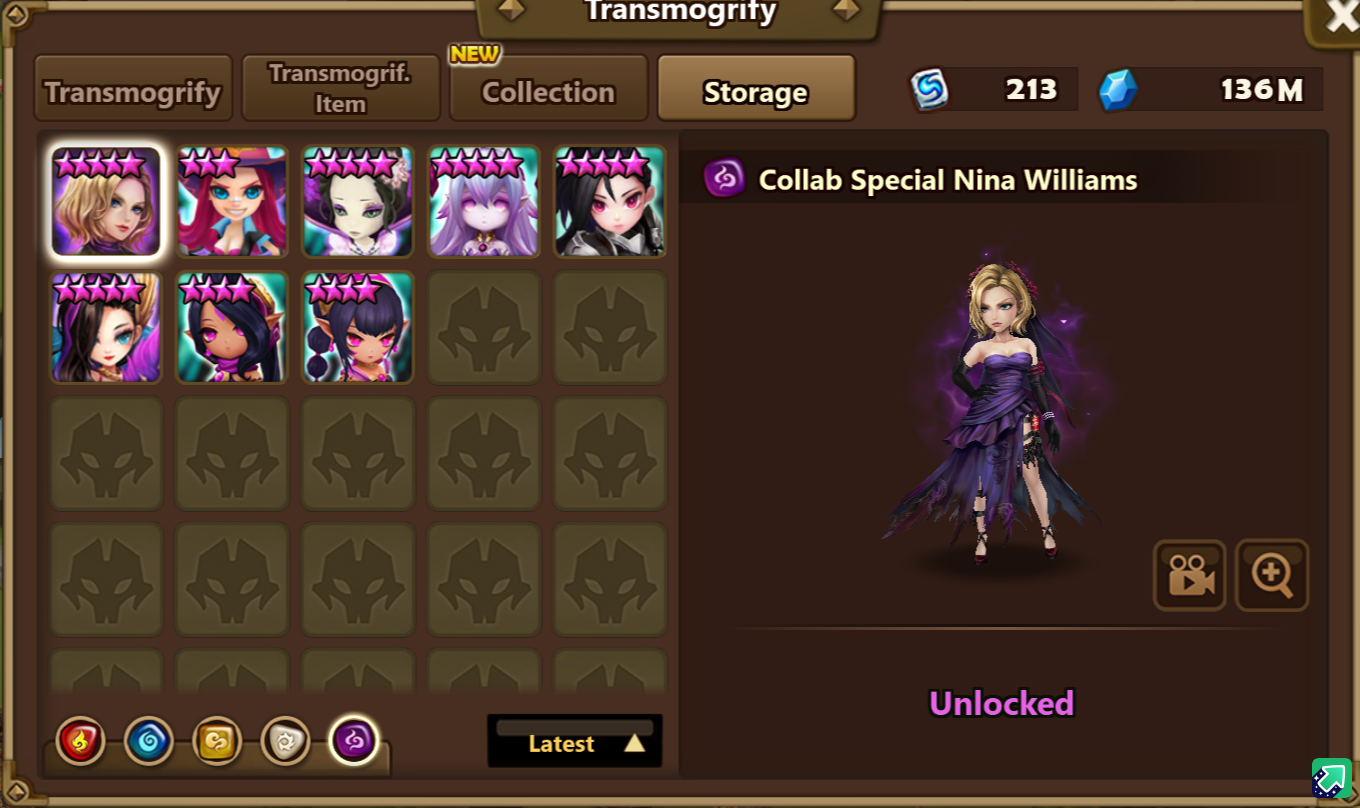Select the blonde Nina Williams portrait
The height and width of the screenshot is (808, 1360).
[x=106, y=202]
